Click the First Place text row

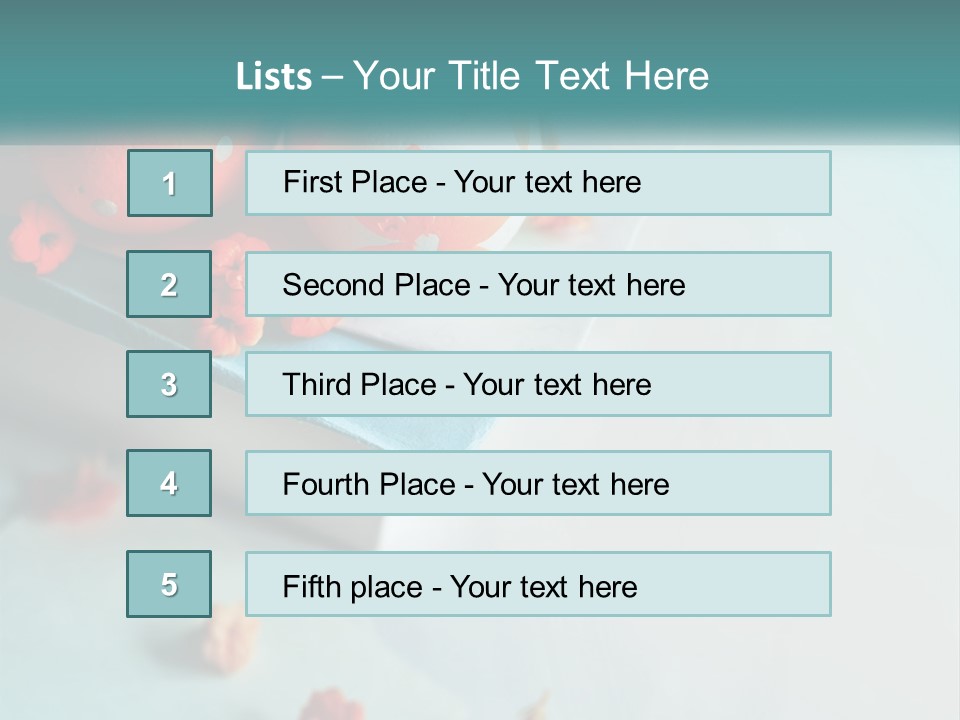[538, 183]
